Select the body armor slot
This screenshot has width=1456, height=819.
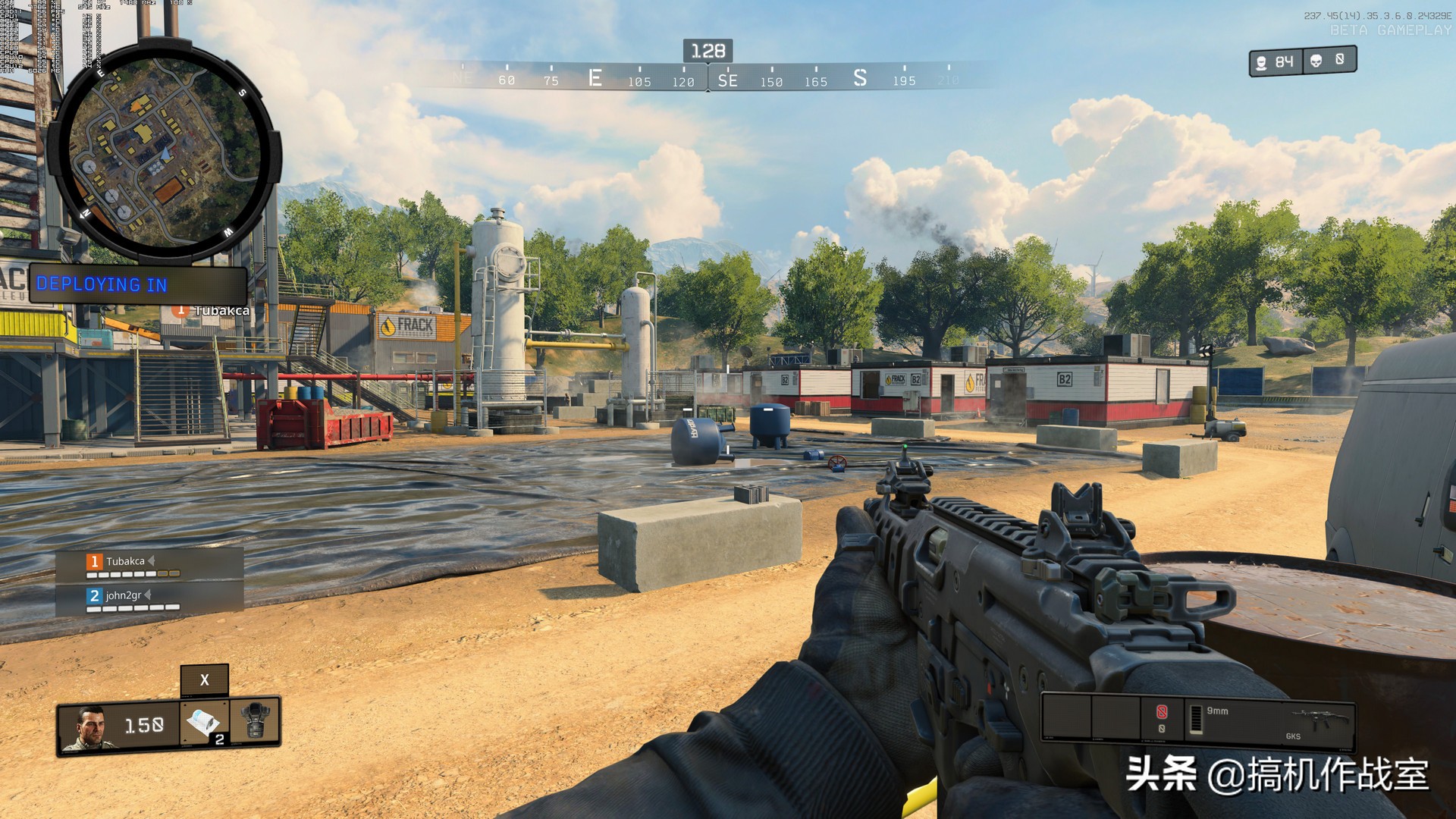[x=255, y=723]
